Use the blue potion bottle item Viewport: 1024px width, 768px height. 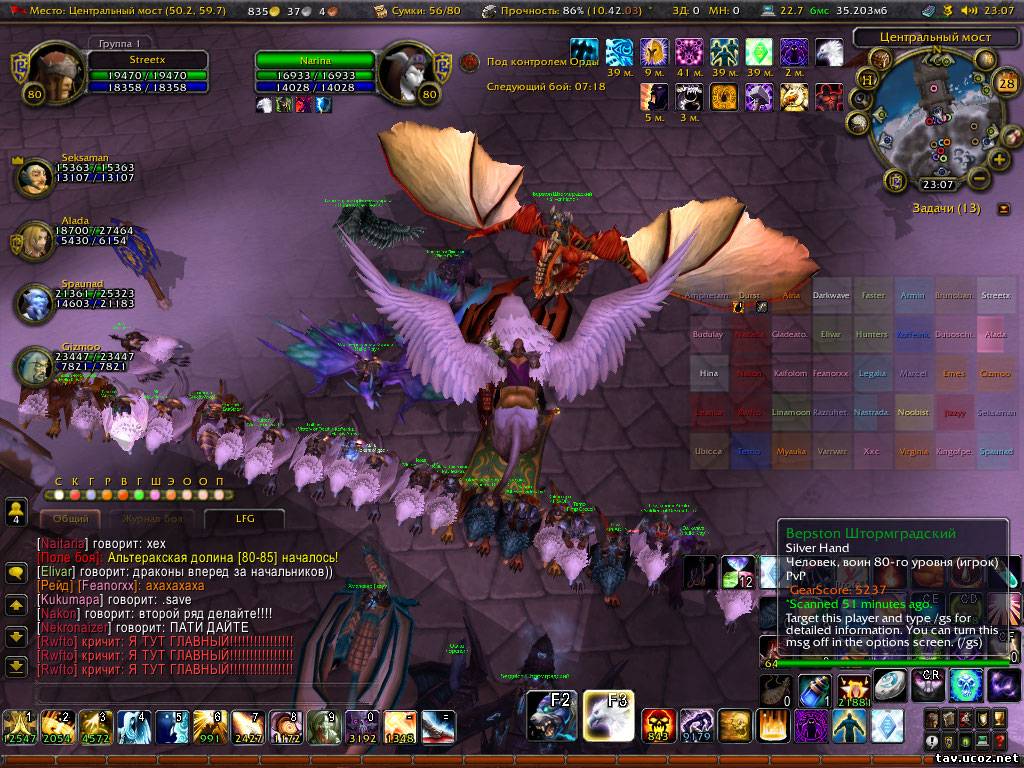pos(814,691)
